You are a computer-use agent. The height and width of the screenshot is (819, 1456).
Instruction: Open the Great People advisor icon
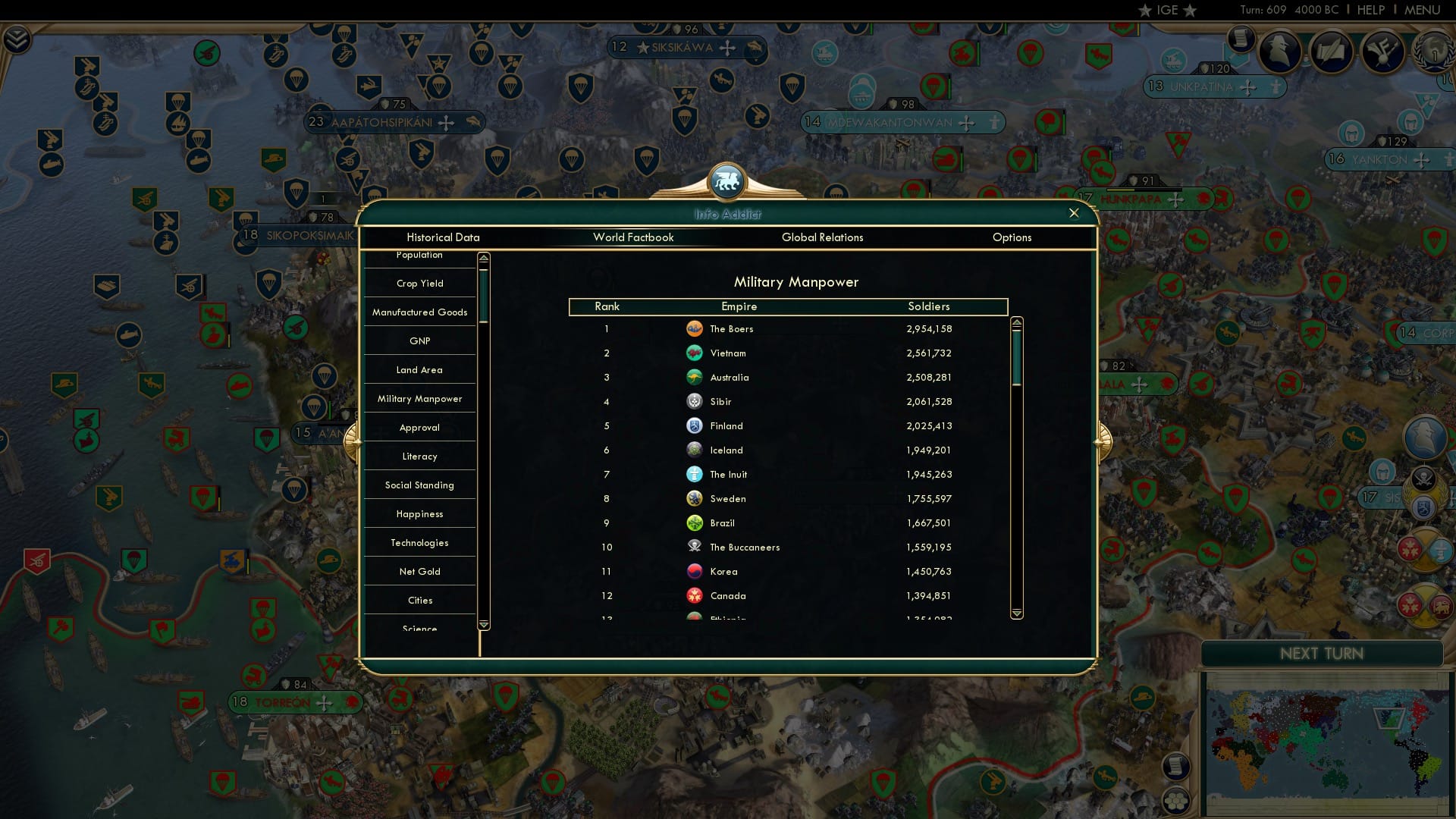tap(1281, 53)
